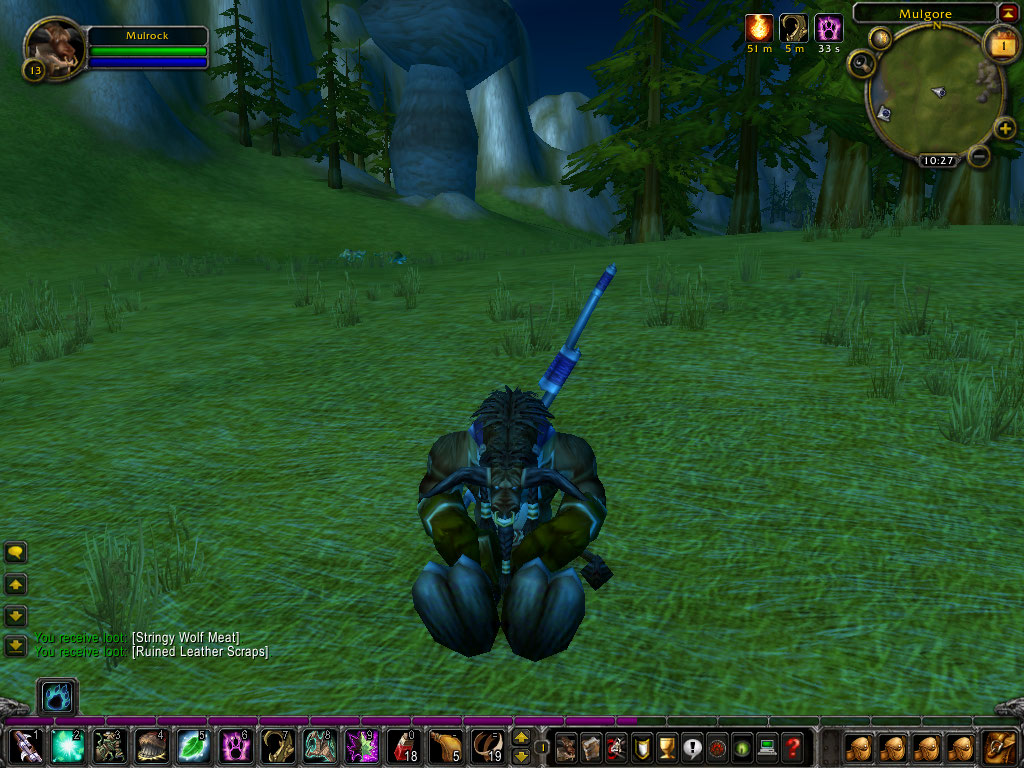Click the Ruined Leather Scraps loot link
Viewport: 1024px width, 768px height.
[x=200, y=652]
